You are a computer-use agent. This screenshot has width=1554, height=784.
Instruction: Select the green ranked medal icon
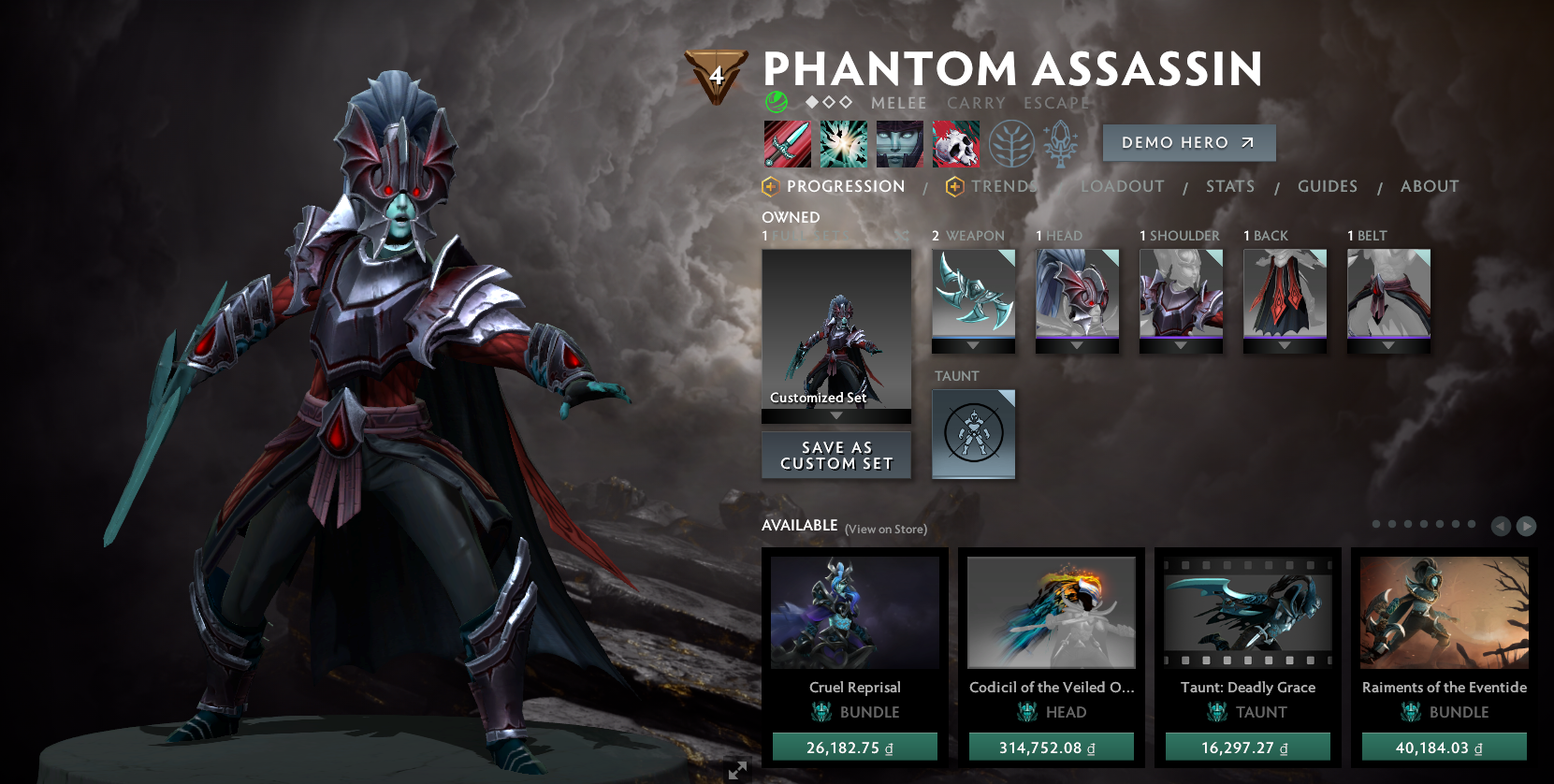coord(777,99)
